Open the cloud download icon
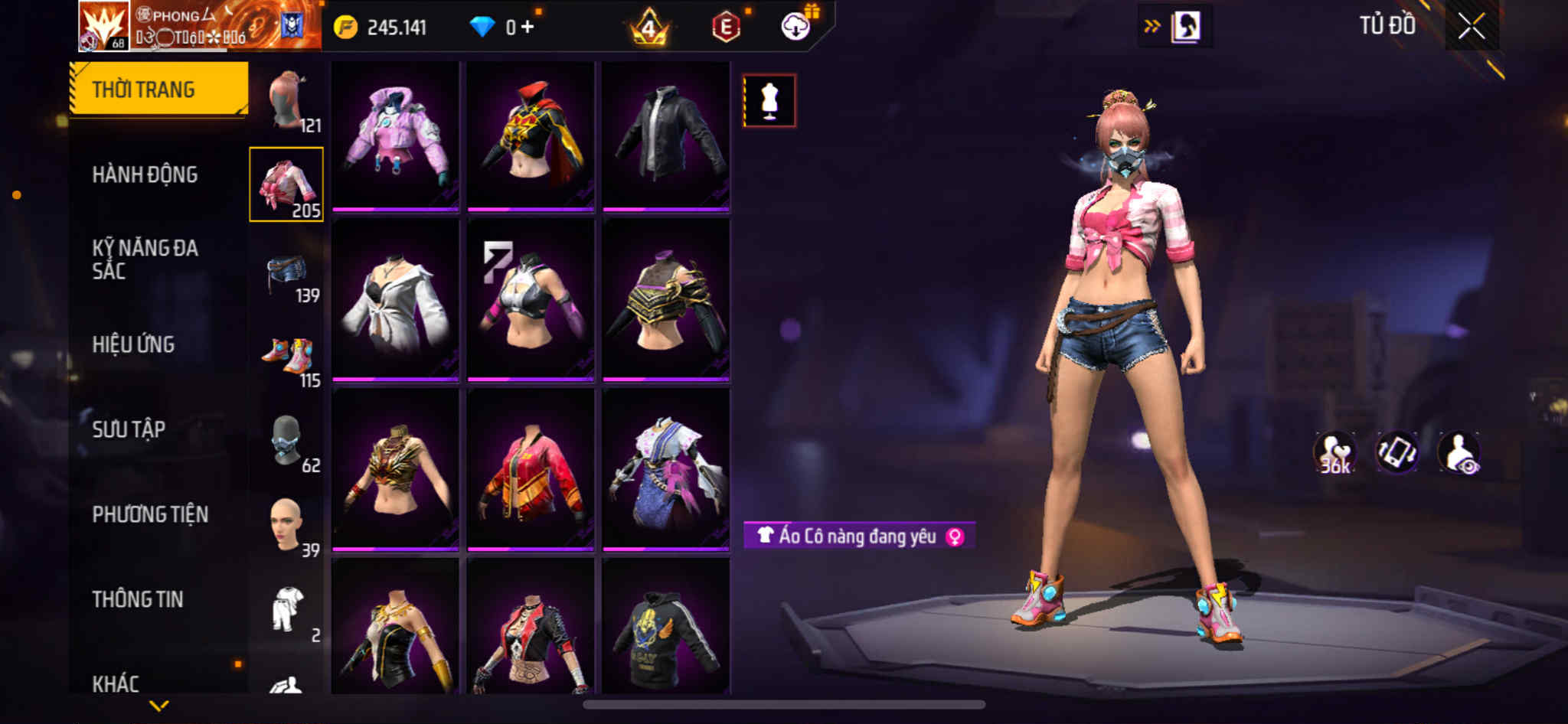 pyautogui.click(x=795, y=27)
